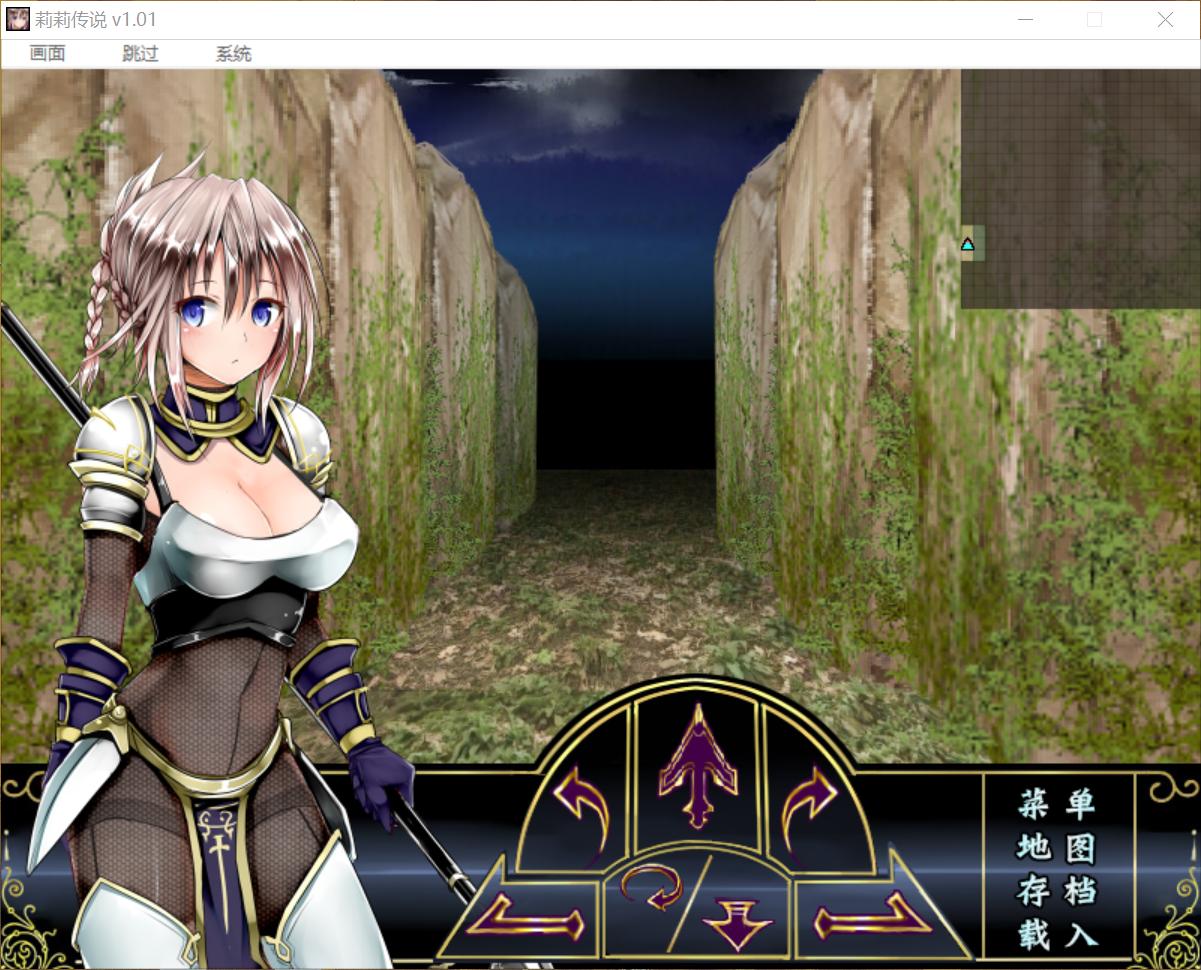Strafe left with the straight left arrow
This screenshot has height=970, width=1201.
(x=527, y=913)
